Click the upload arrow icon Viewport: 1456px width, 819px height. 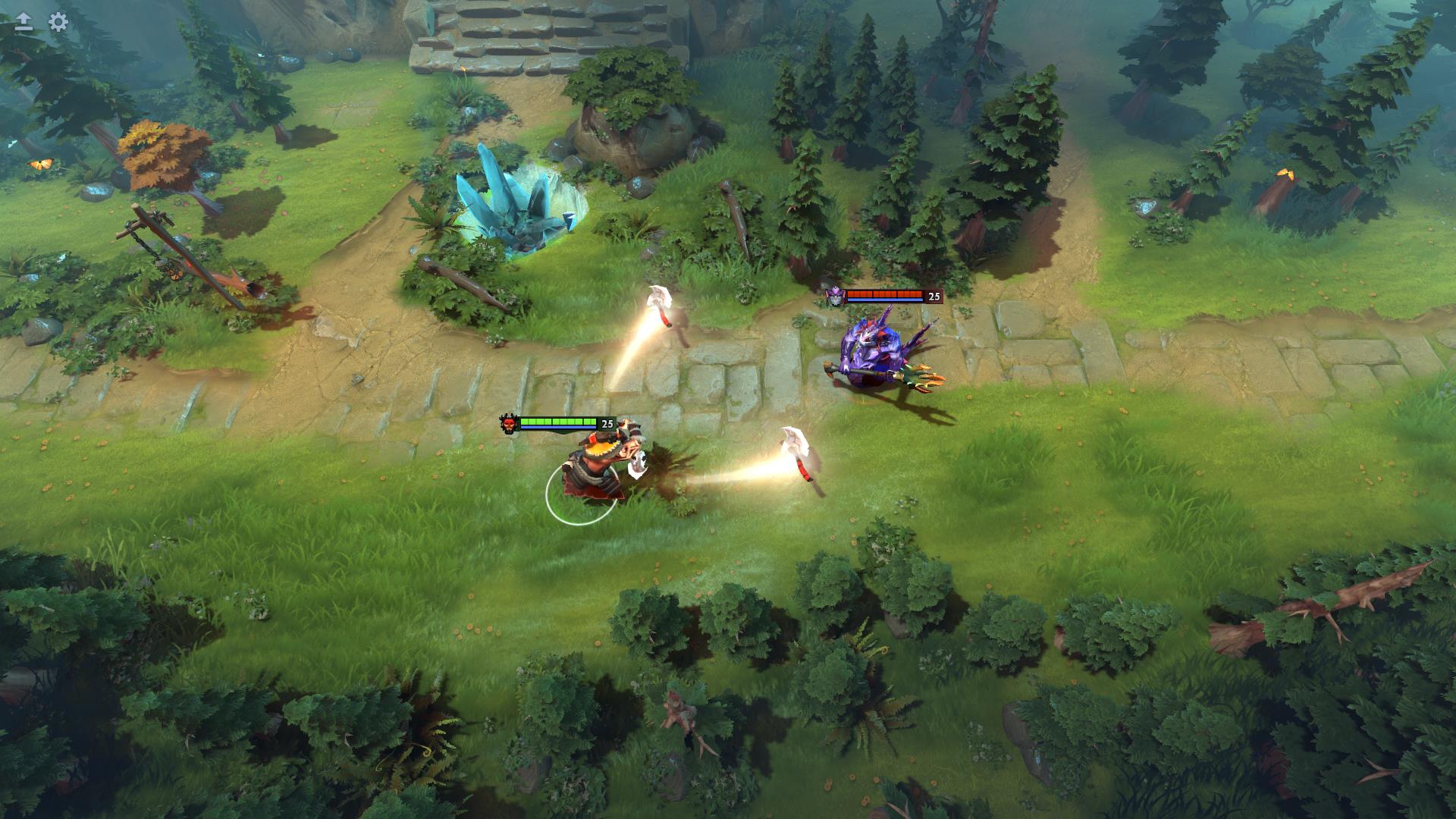tap(24, 22)
